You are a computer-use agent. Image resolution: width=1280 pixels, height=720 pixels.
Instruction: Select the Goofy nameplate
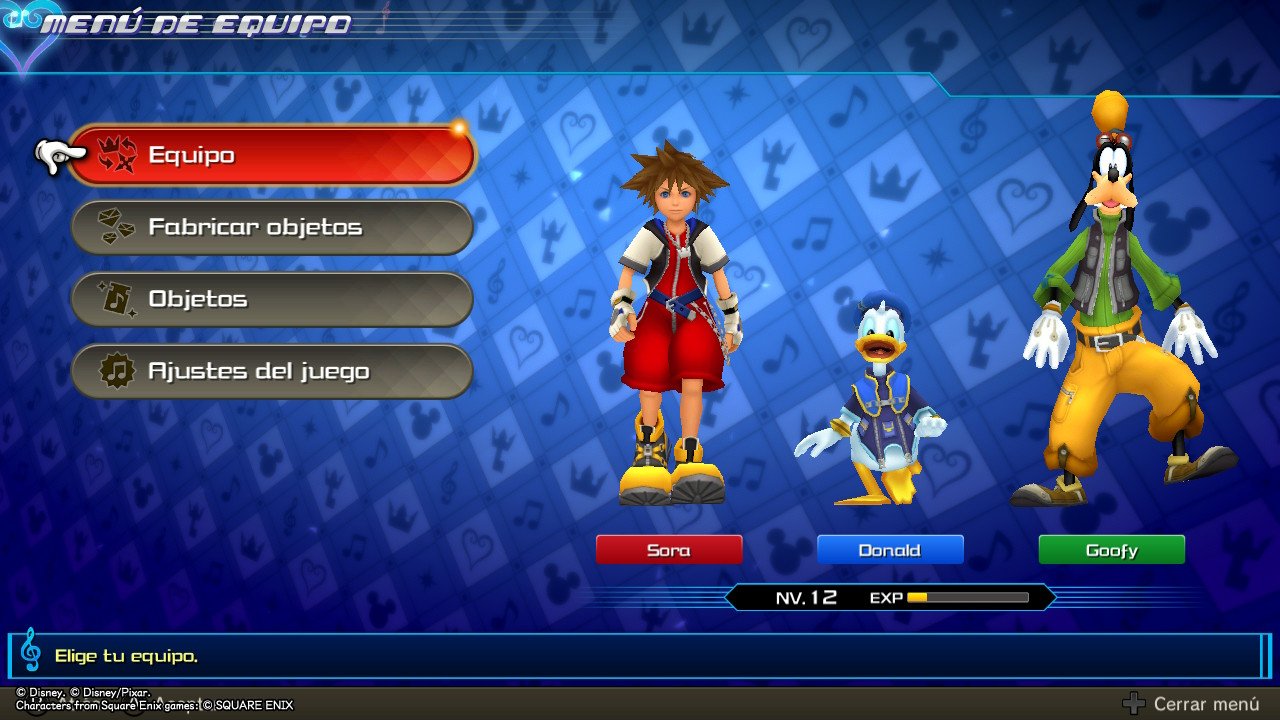(1111, 549)
